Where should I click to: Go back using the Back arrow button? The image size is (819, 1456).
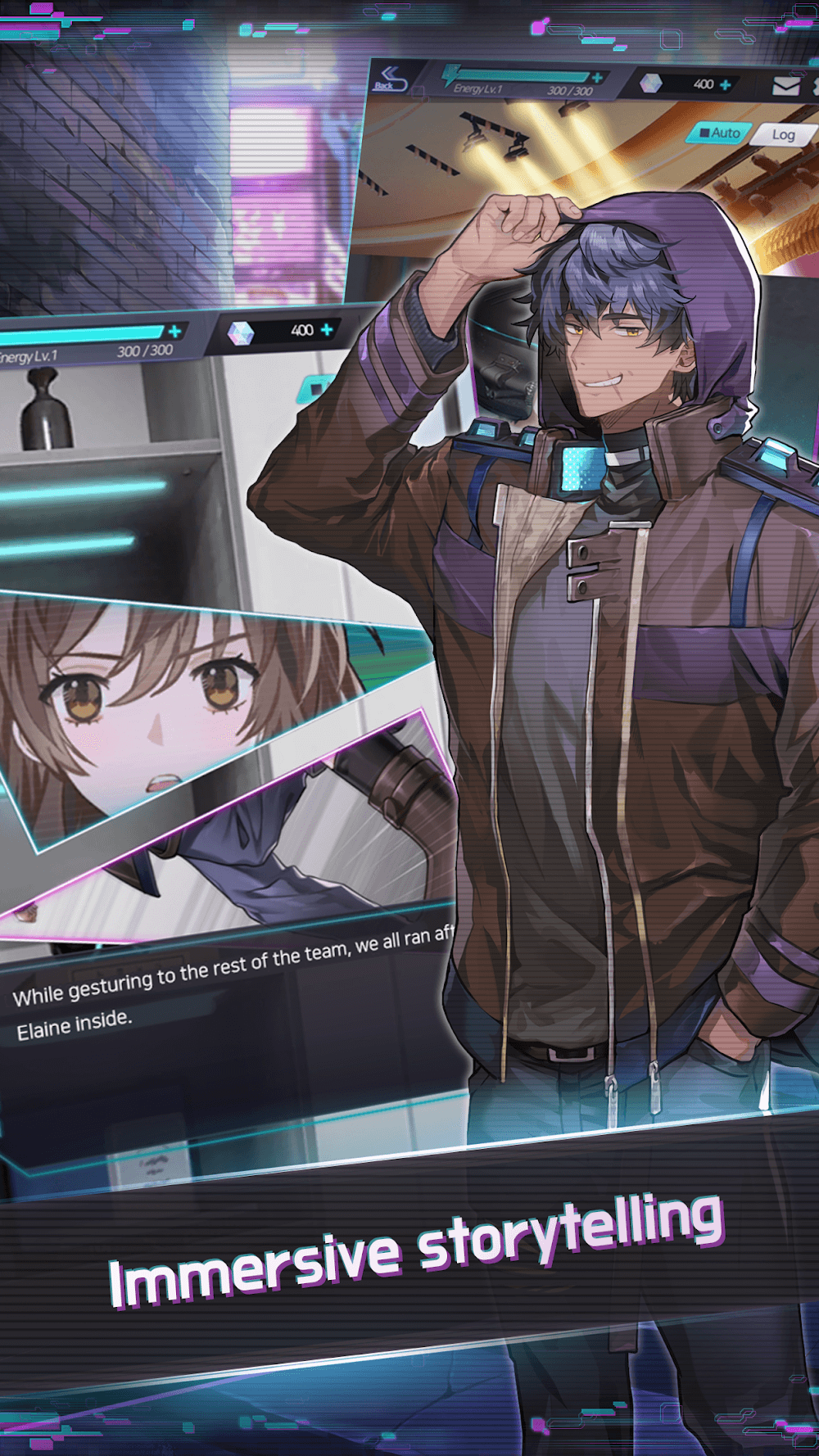389,79
